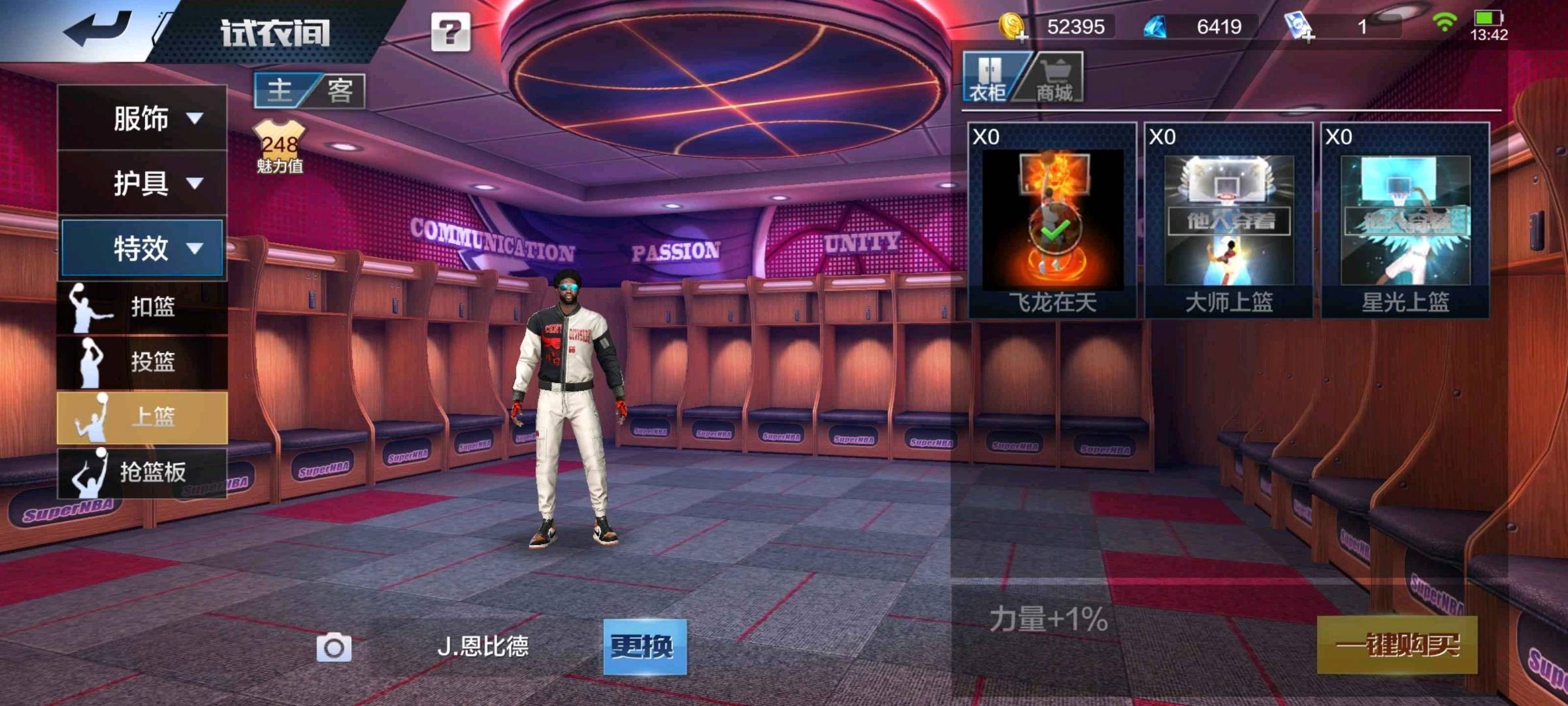Switch to home jersey 主 tab
The image size is (1568, 706).
click(281, 90)
